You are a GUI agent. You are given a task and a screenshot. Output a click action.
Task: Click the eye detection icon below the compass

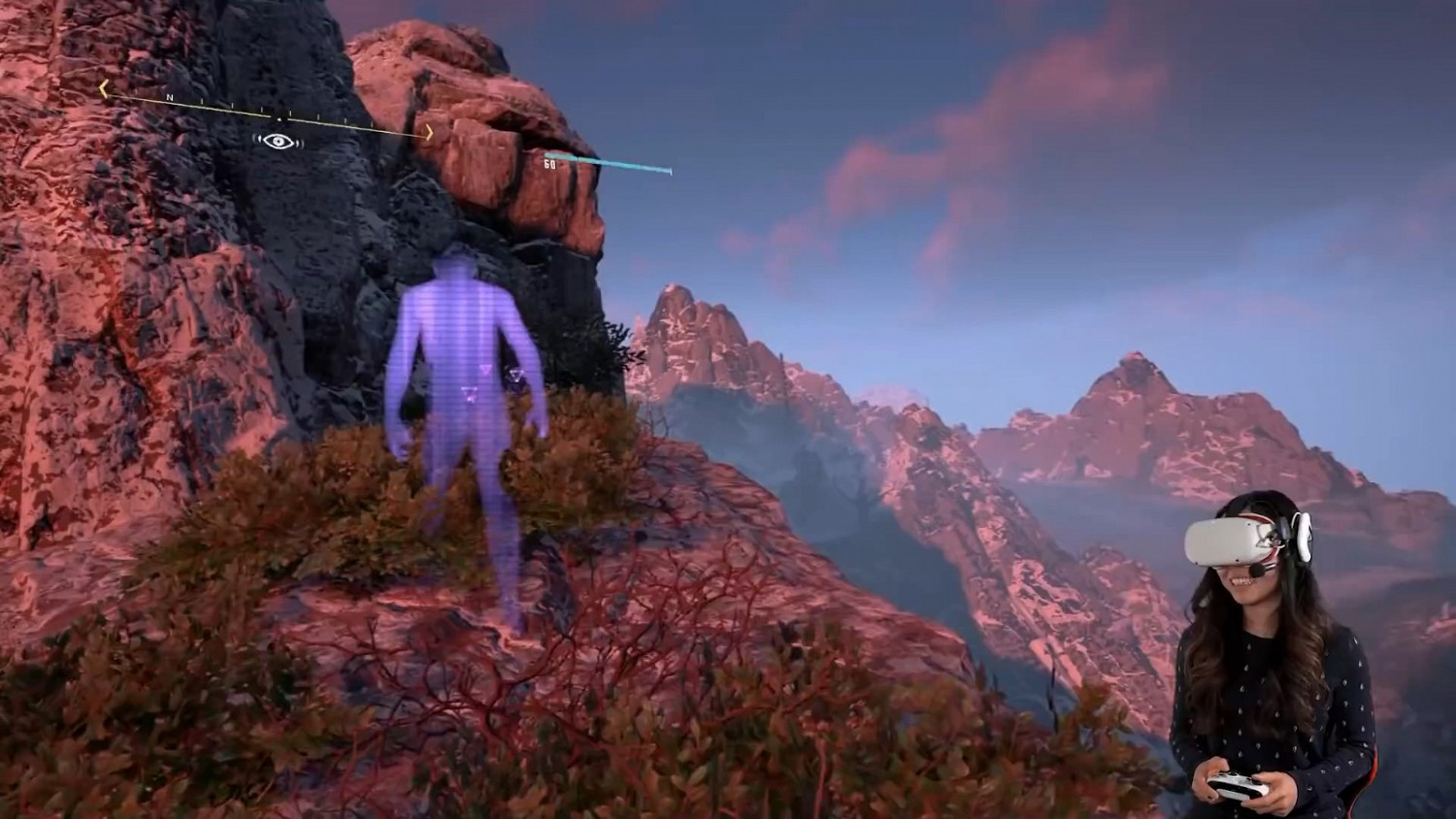[x=280, y=141]
